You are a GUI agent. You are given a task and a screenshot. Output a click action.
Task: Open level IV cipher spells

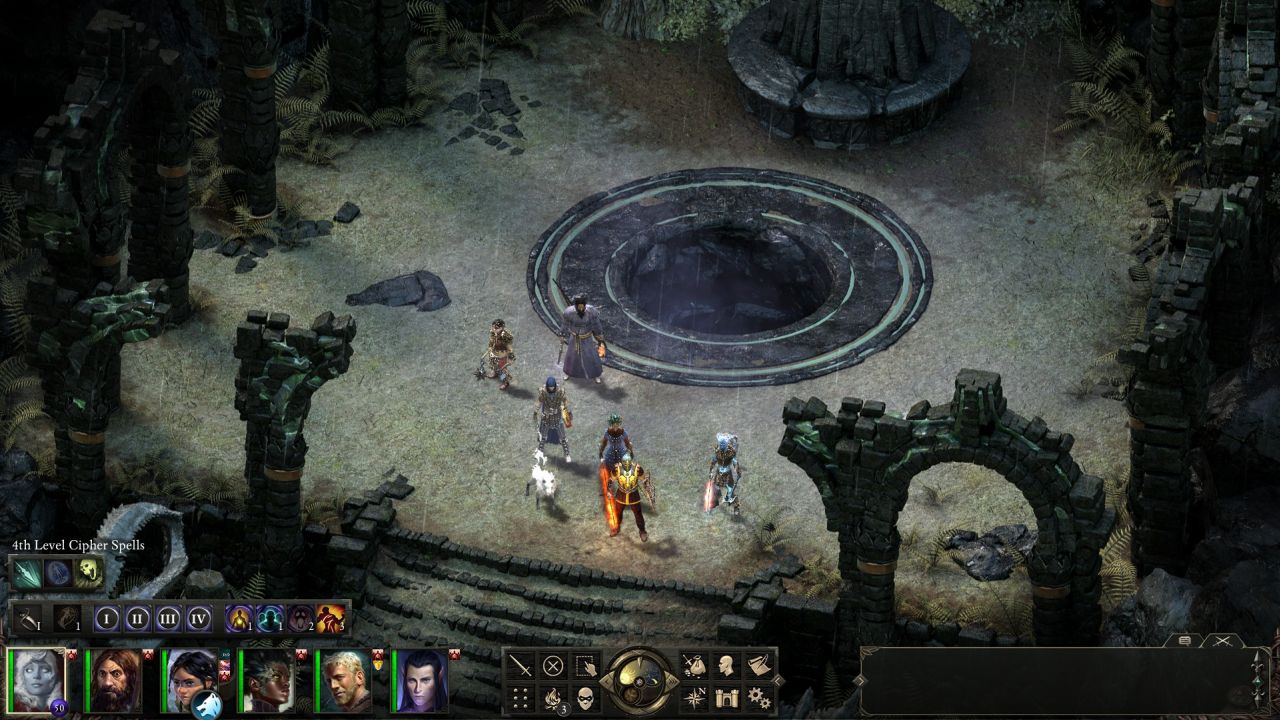coord(200,619)
